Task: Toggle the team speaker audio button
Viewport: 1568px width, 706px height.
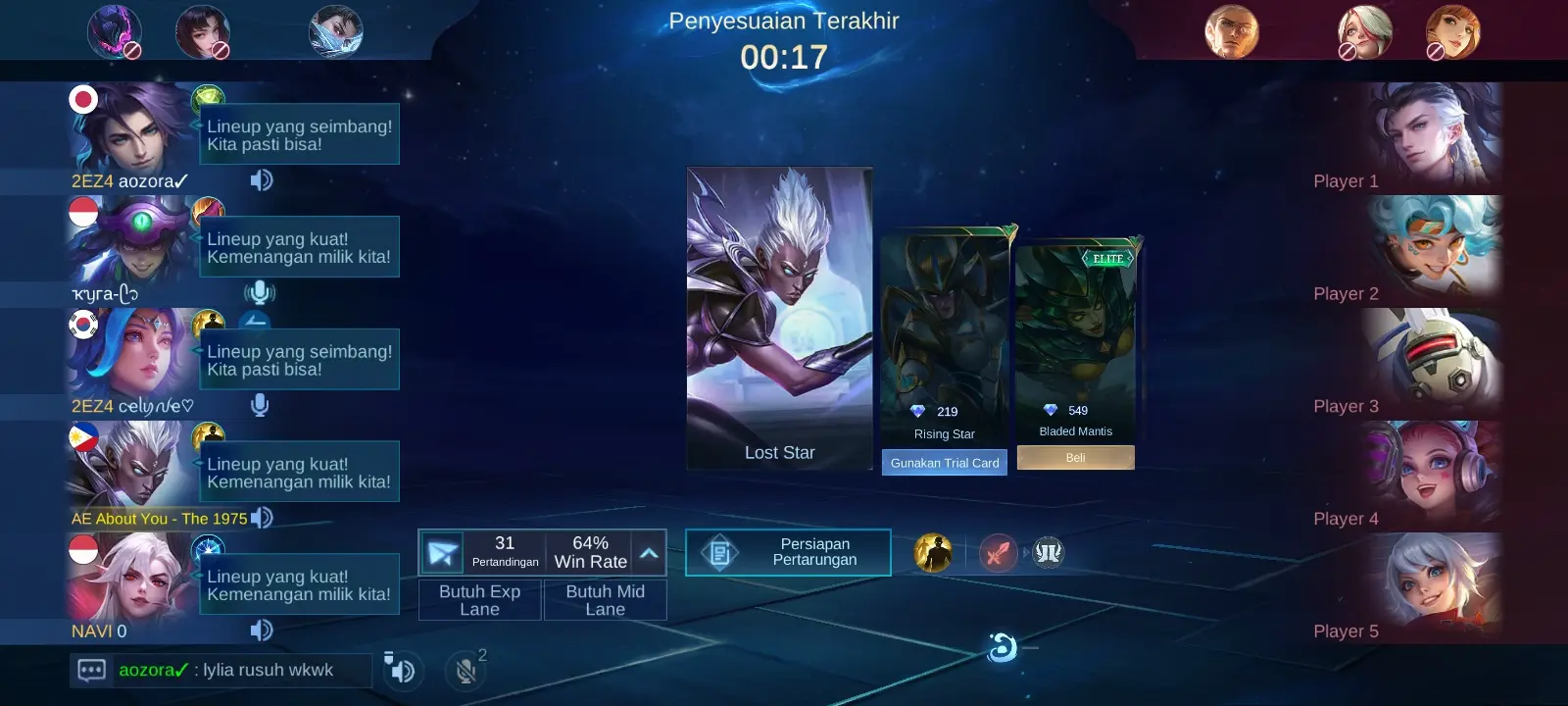Action: (x=400, y=669)
